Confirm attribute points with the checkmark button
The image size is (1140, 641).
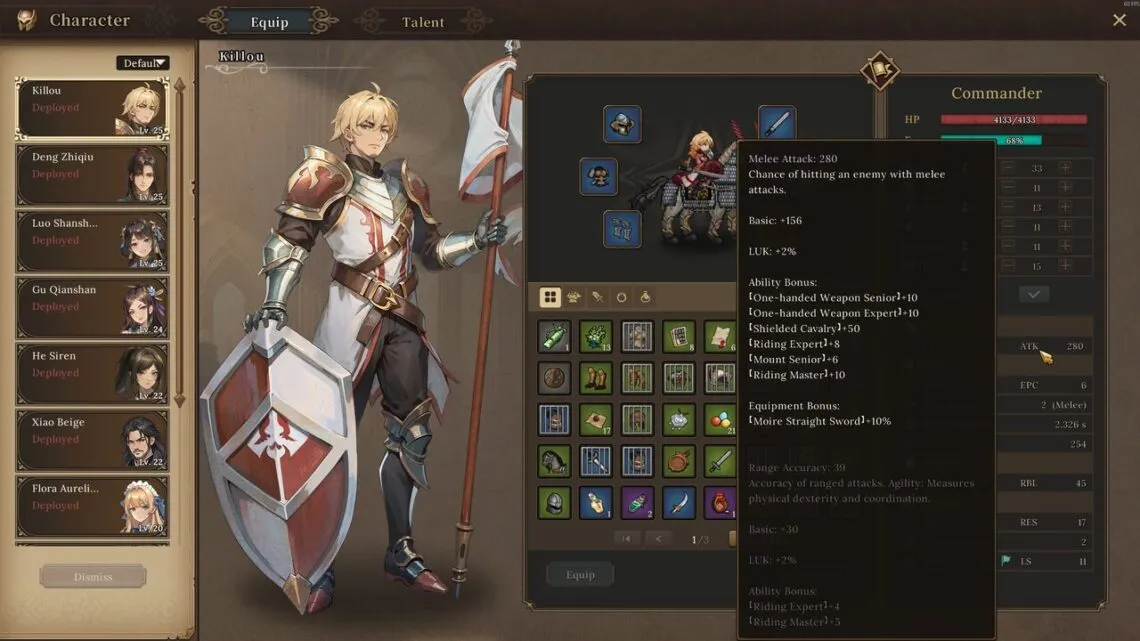pyautogui.click(x=1034, y=294)
